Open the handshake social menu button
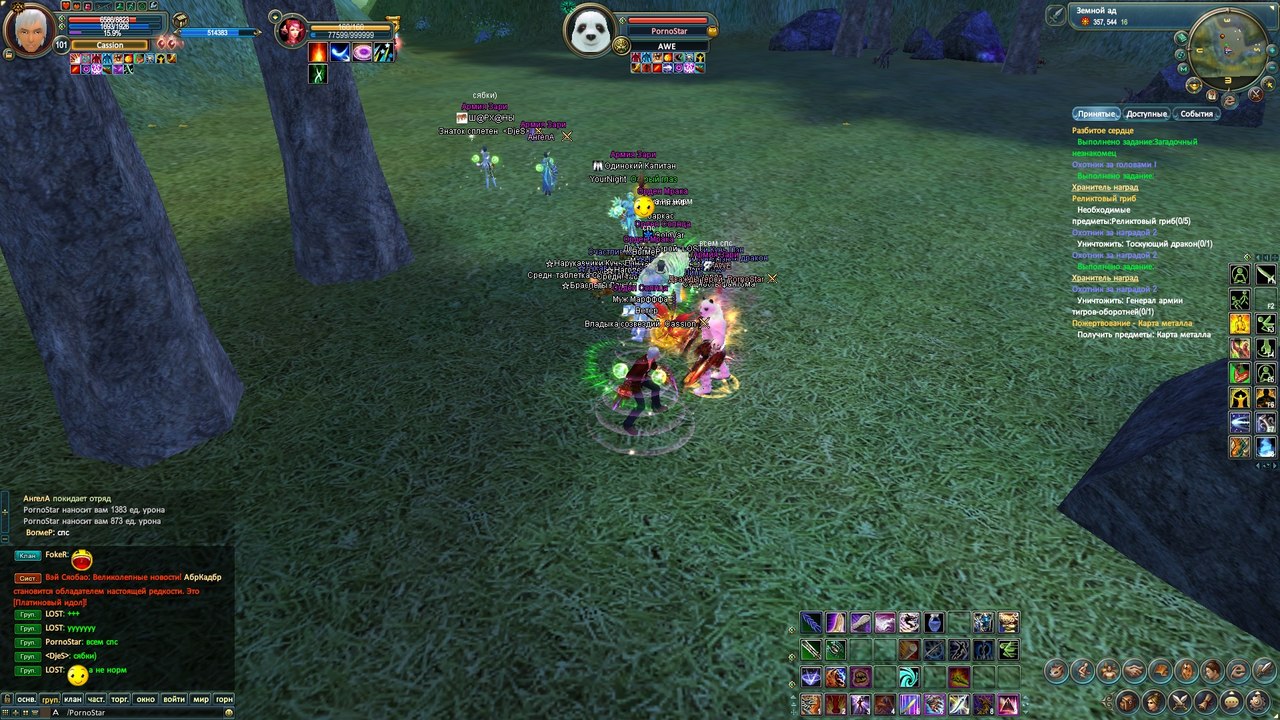 click(1134, 670)
